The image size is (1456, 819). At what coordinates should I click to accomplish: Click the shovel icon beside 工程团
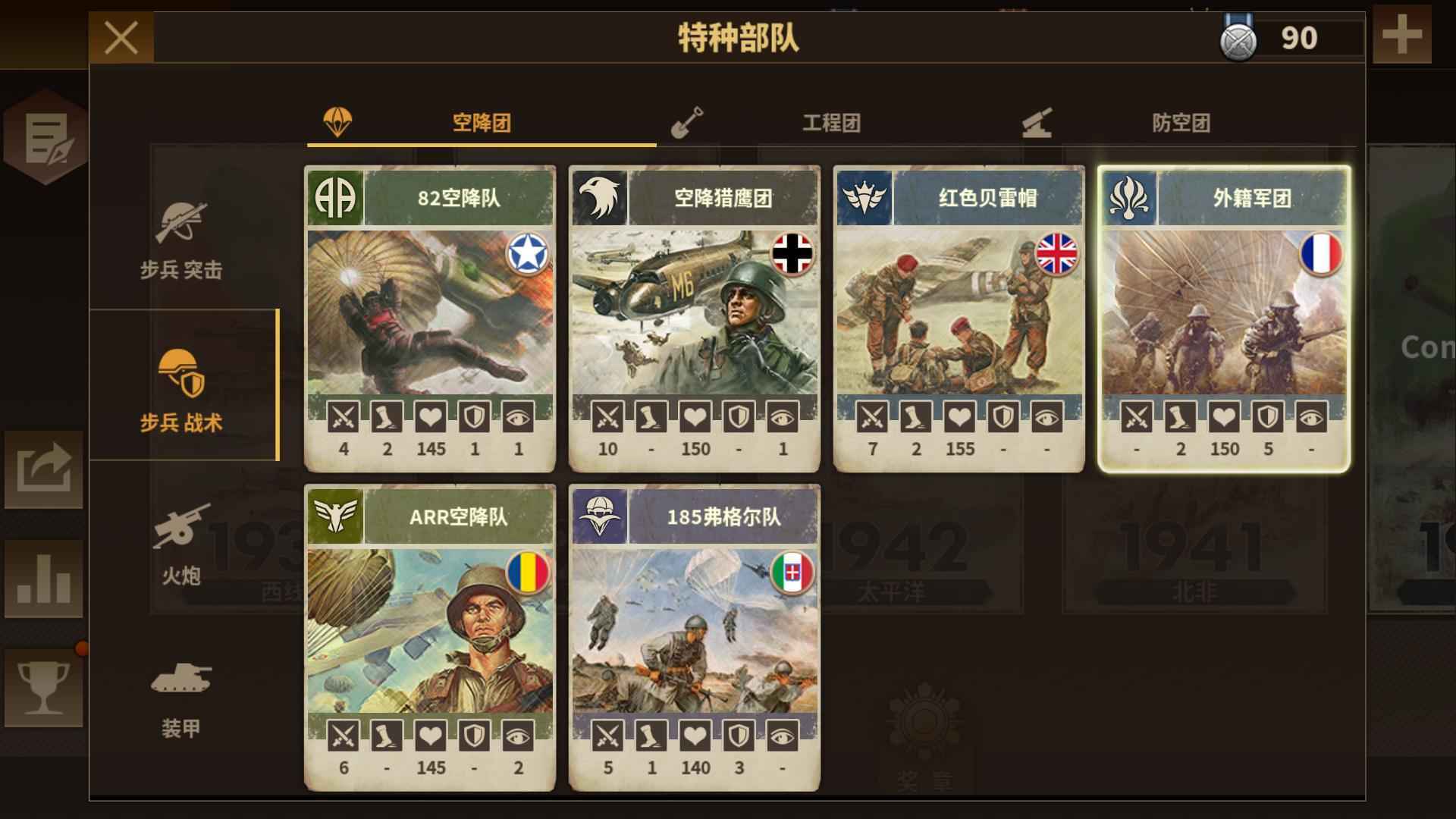pos(690,124)
